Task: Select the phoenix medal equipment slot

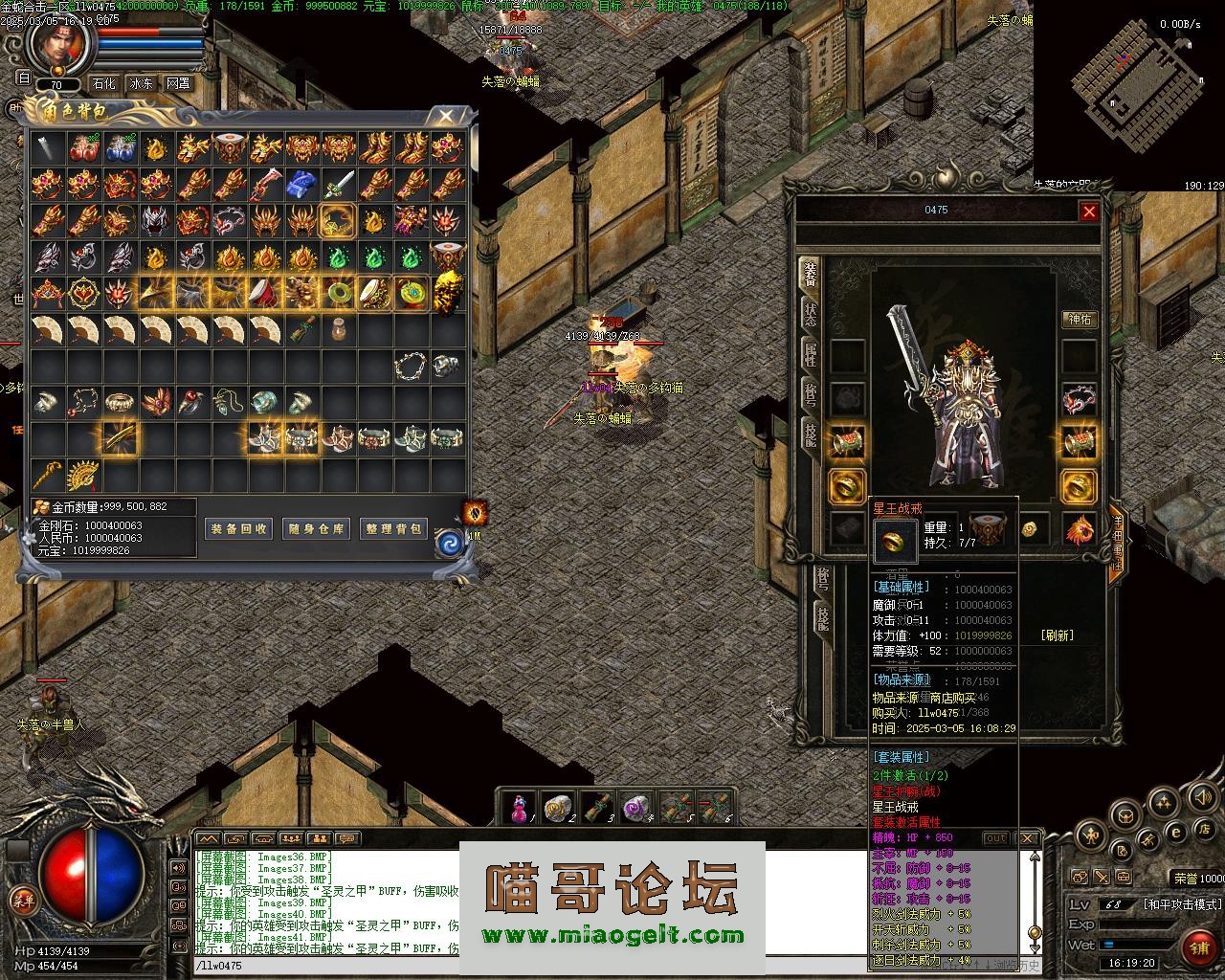Action: click(1080, 528)
